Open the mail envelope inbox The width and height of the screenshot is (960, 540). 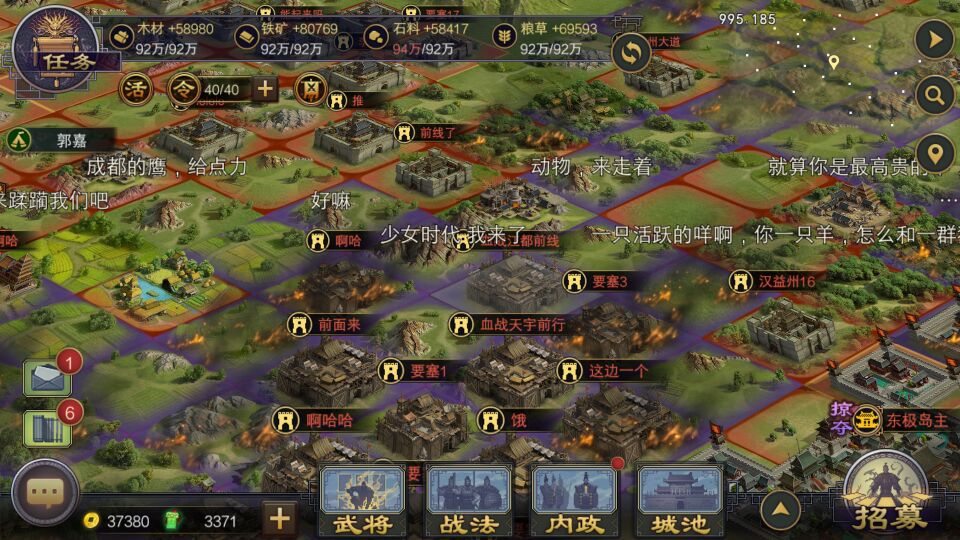[x=47, y=379]
